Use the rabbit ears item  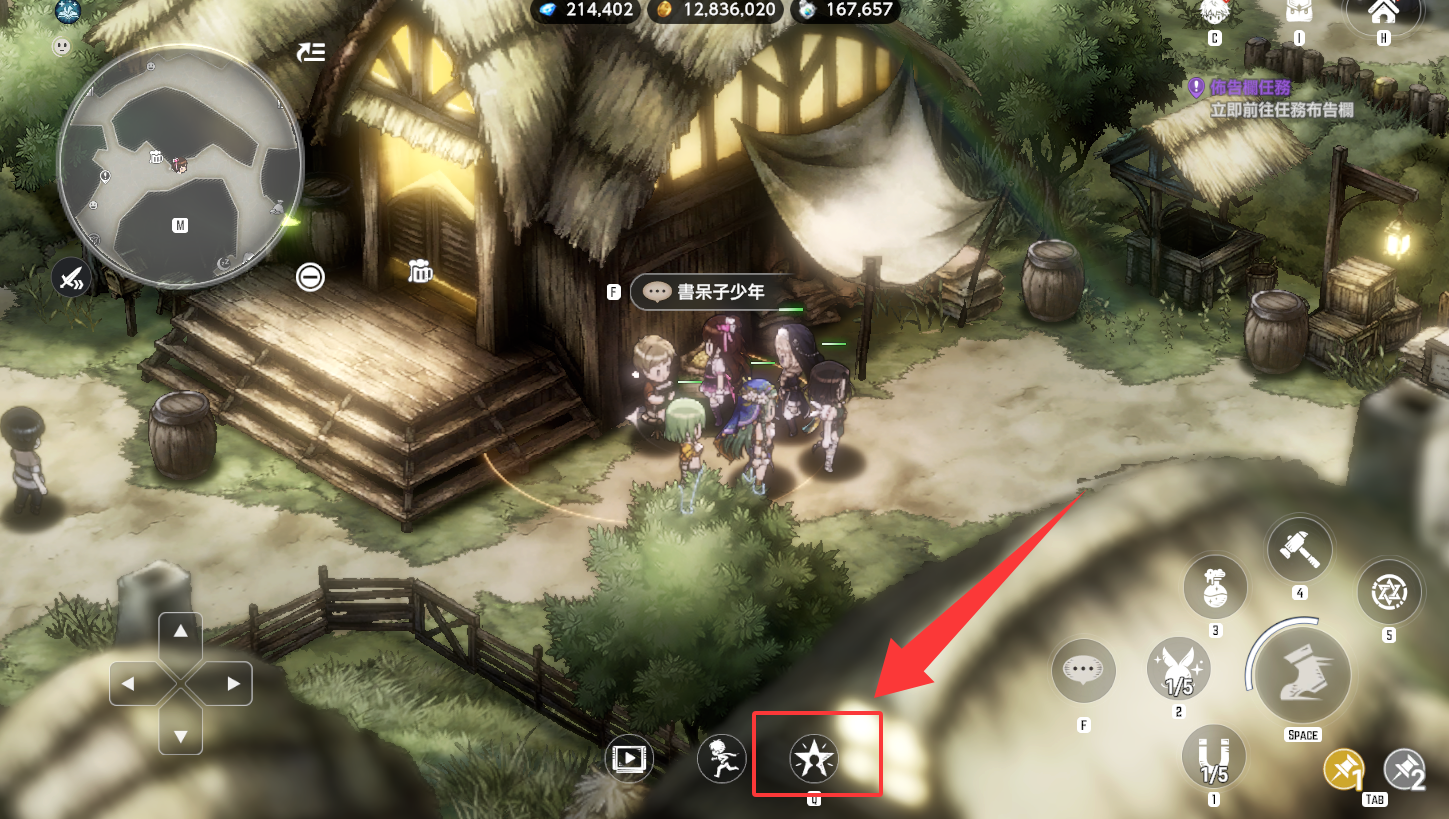pos(1179,669)
